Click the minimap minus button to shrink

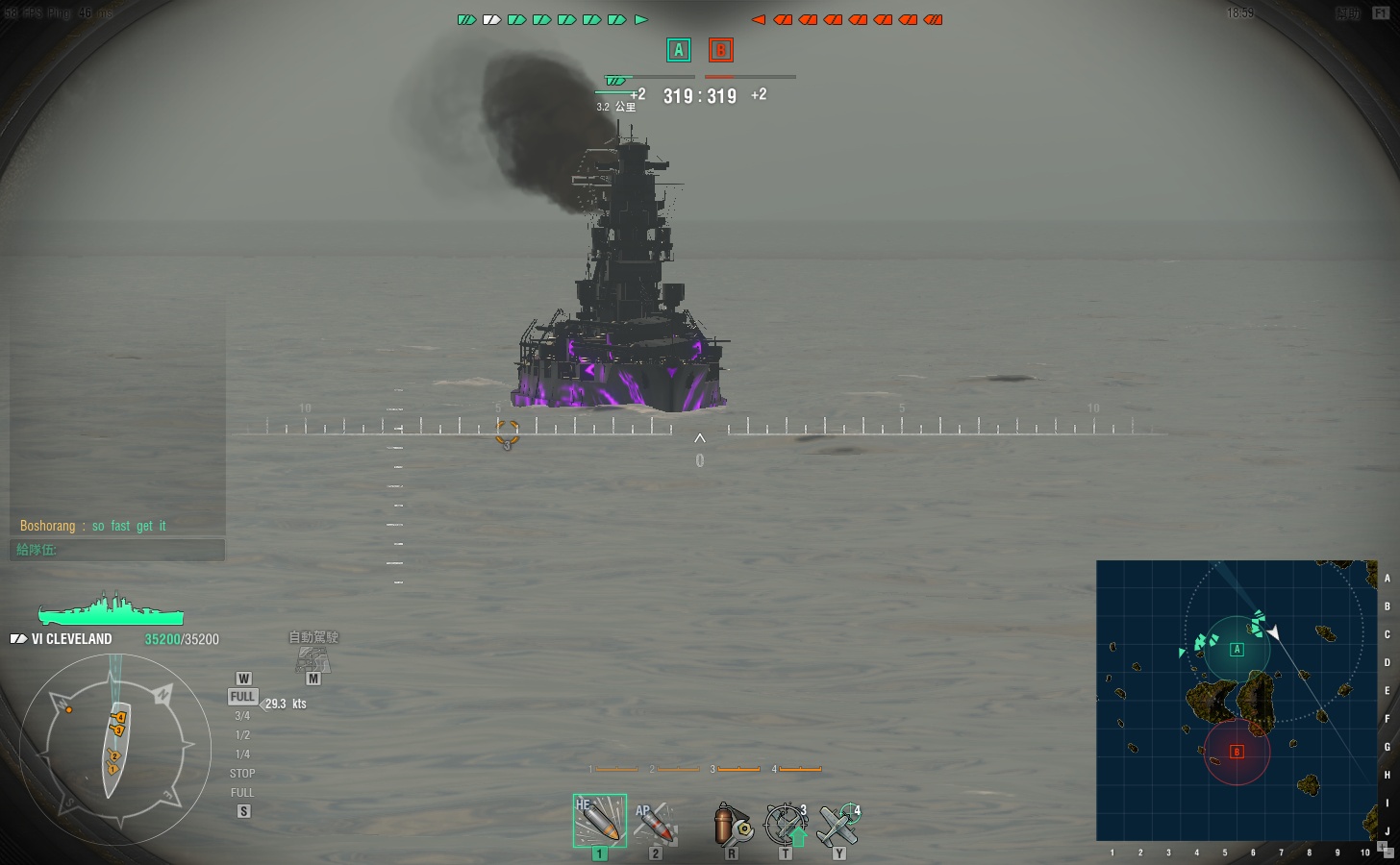(x=1388, y=853)
